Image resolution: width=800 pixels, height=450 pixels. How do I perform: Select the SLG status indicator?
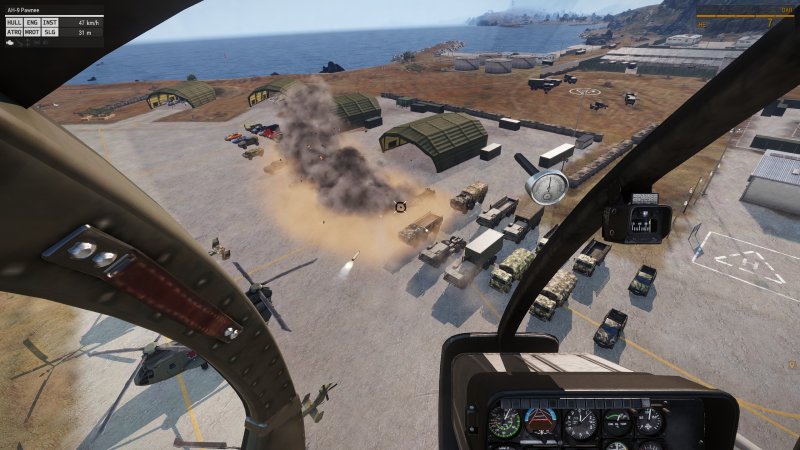click(50, 31)
